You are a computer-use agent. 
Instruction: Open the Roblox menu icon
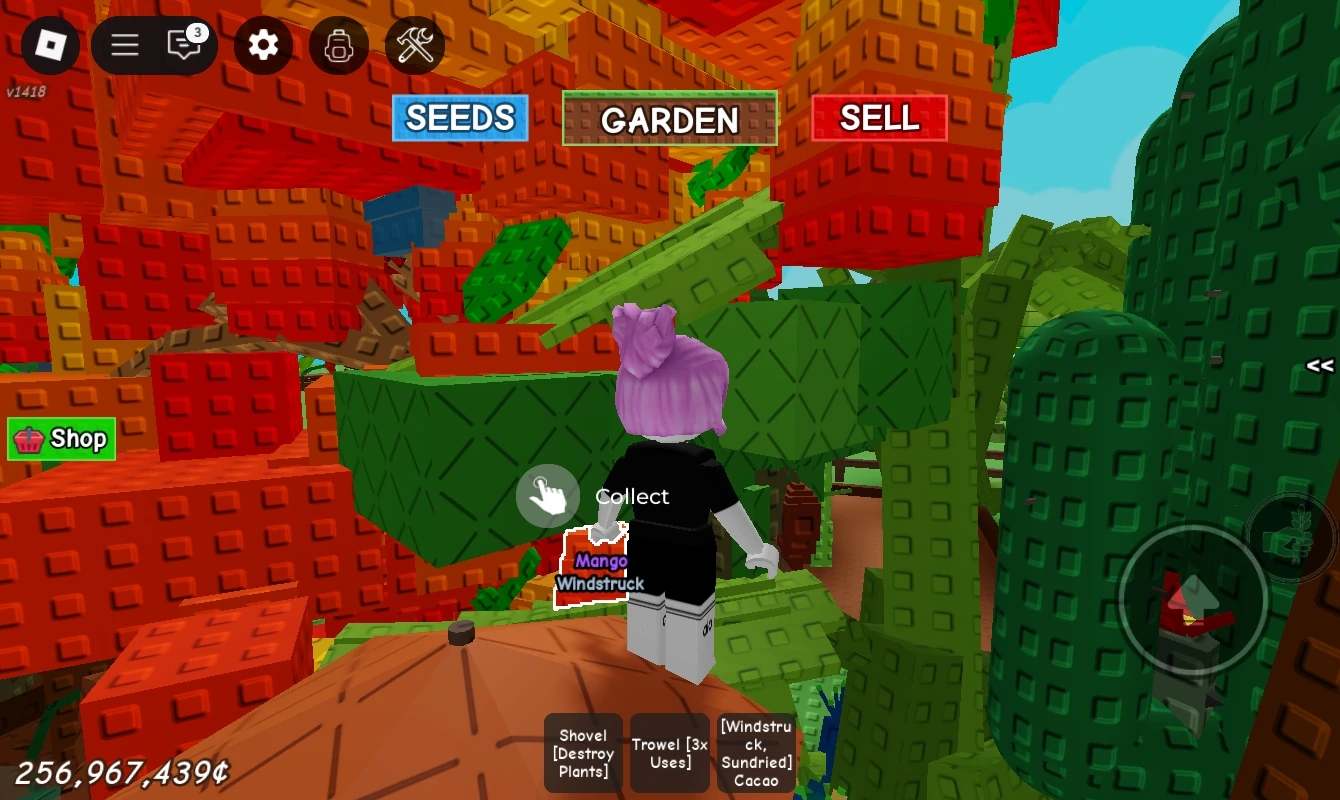pyautogui.click(x=50, y=46)
